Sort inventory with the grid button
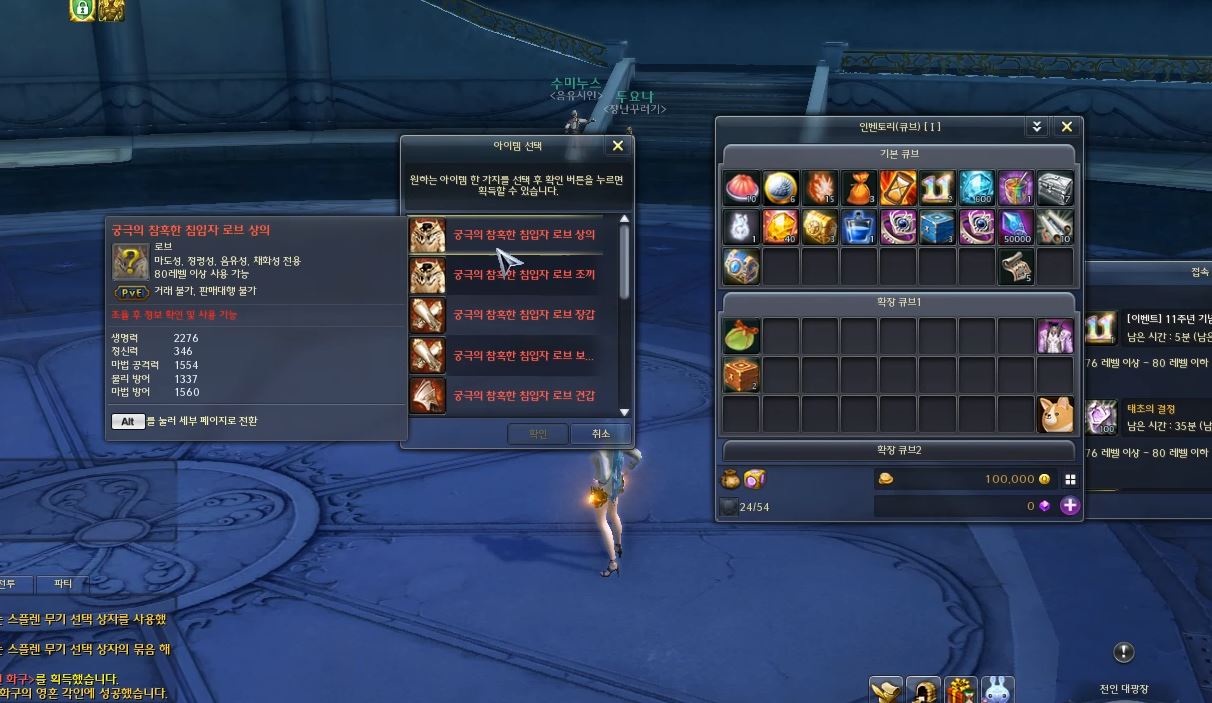The image size is (1212, 703). [x=1070, y=479]
